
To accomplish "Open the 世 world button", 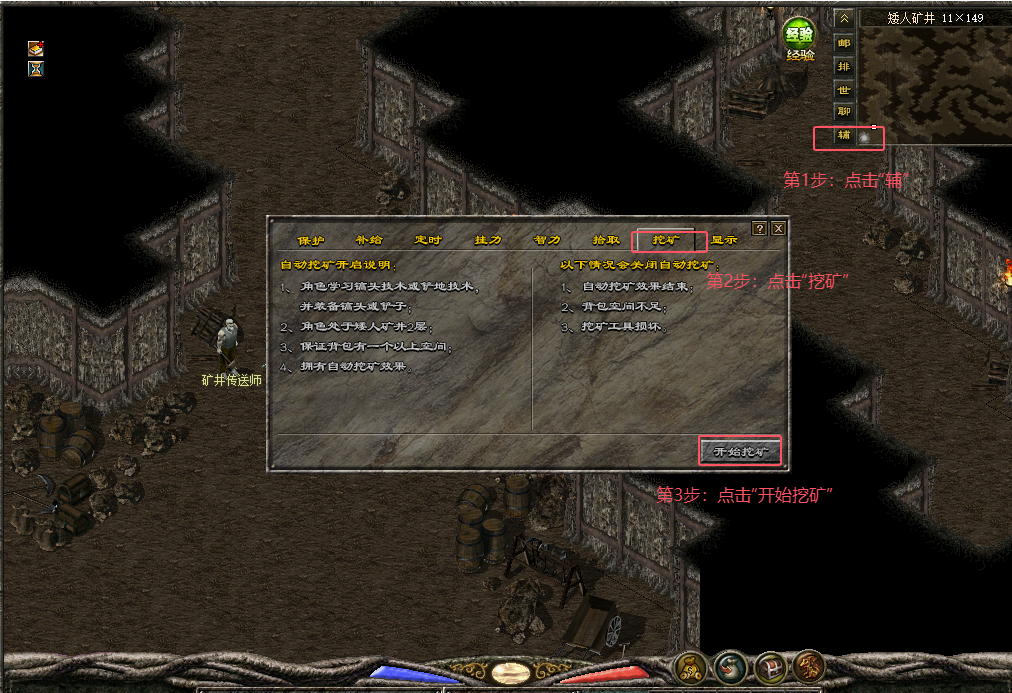I will pyautogui.click(x=844, y=89).
